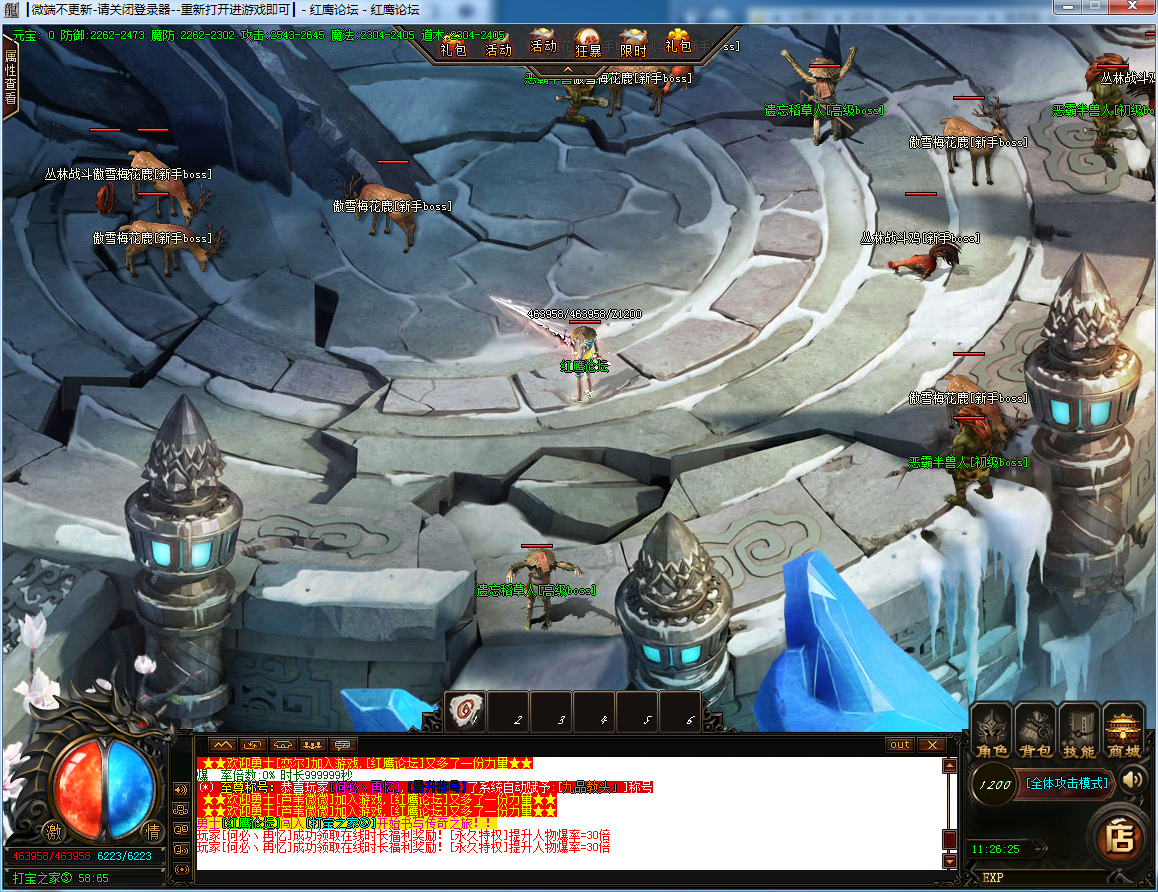The image size is (1158, 892).
Task: Select the first mountain-shaped chat channel tab
Action: (x=222, y=745)
